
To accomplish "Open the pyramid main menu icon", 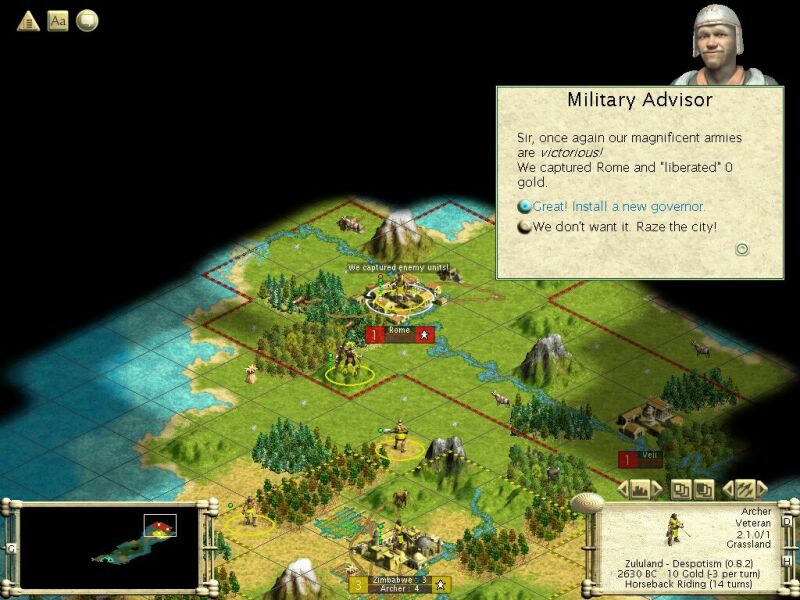I will pyautogui.click(x=28, y=20).
